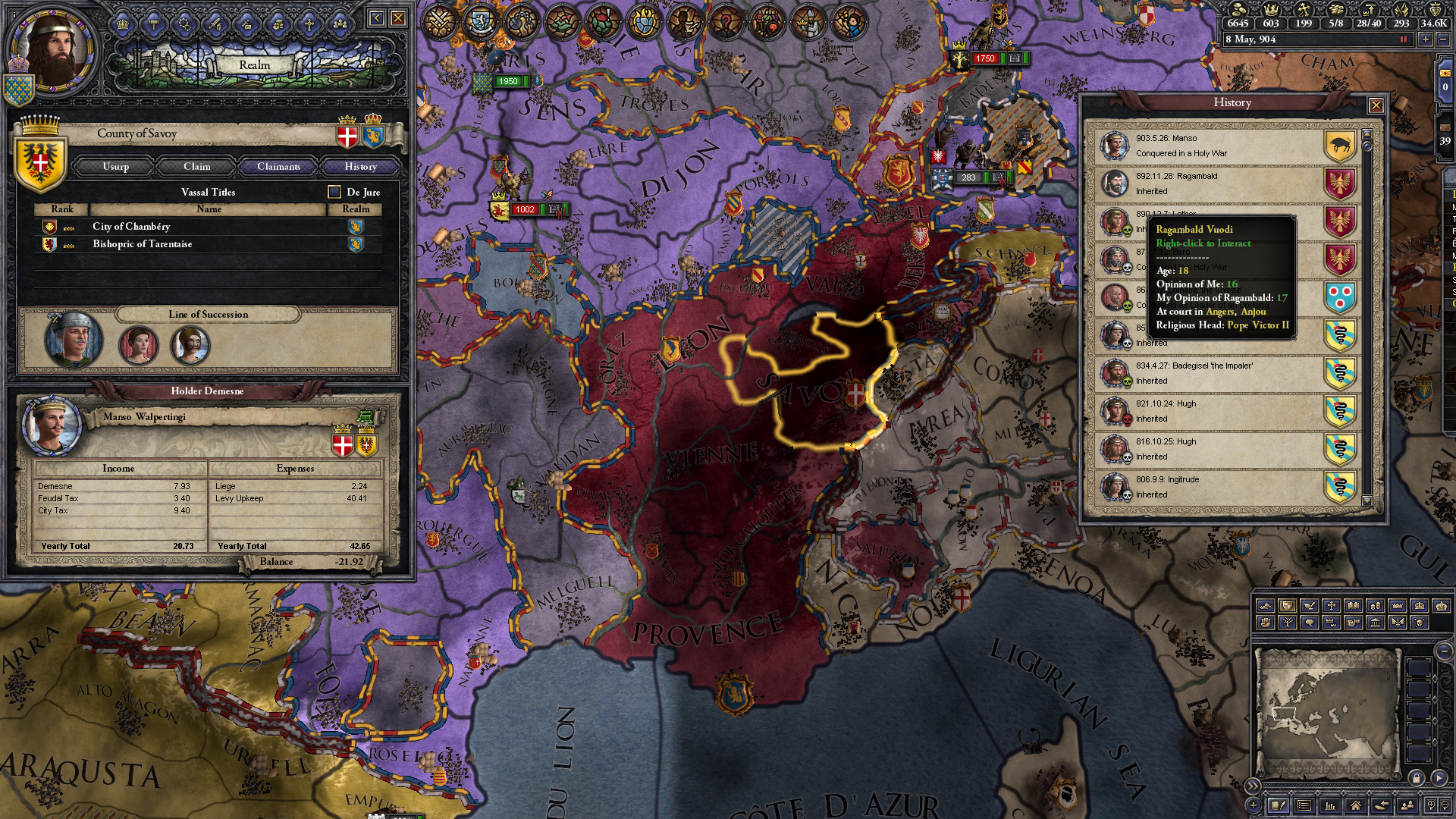The image size is (1456, 819).
Task: Enable the De Jure checkbox
Action: (331, 192)
